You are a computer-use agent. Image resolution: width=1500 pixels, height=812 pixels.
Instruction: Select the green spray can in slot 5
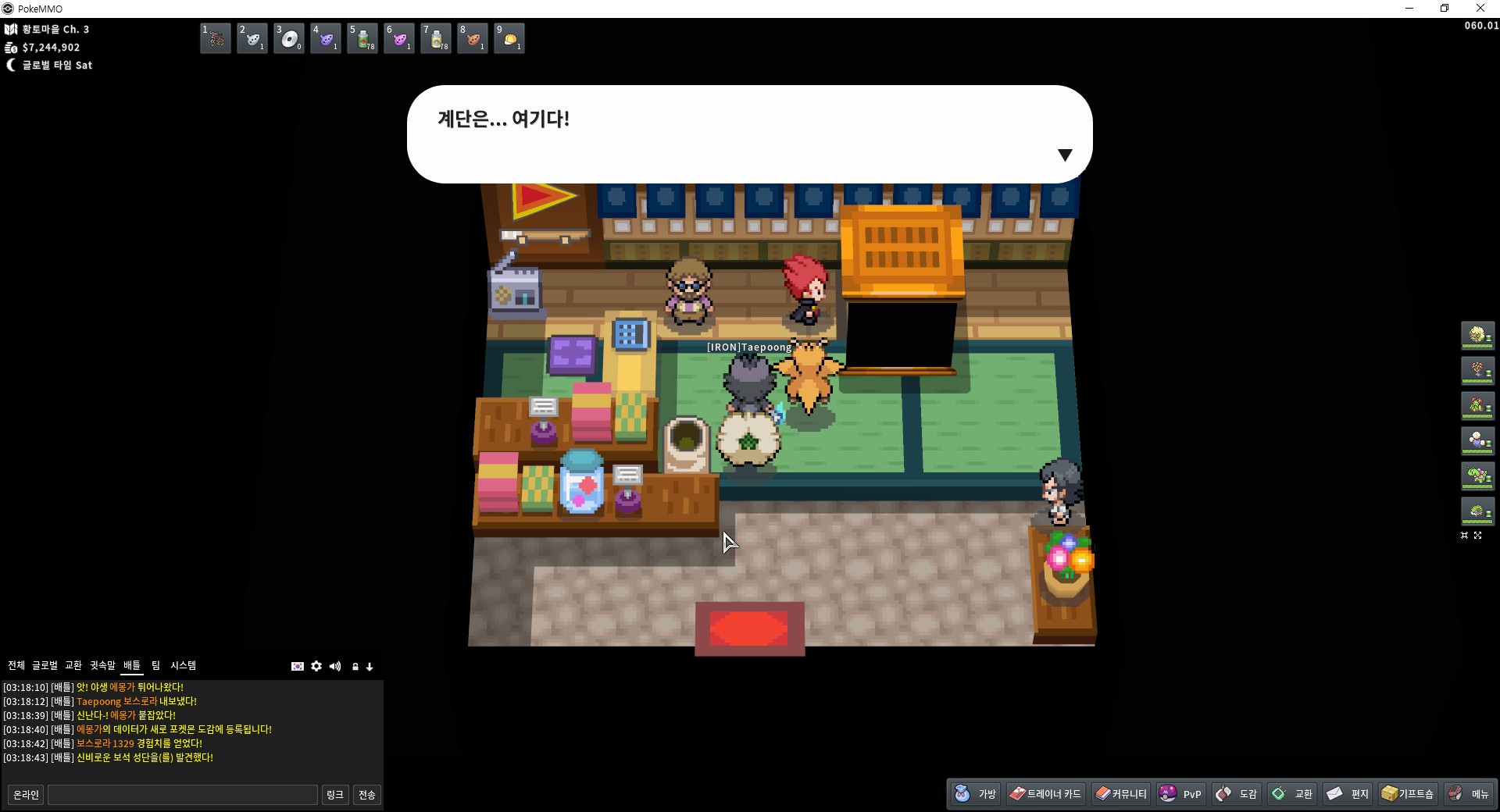[x=362, y=38]
